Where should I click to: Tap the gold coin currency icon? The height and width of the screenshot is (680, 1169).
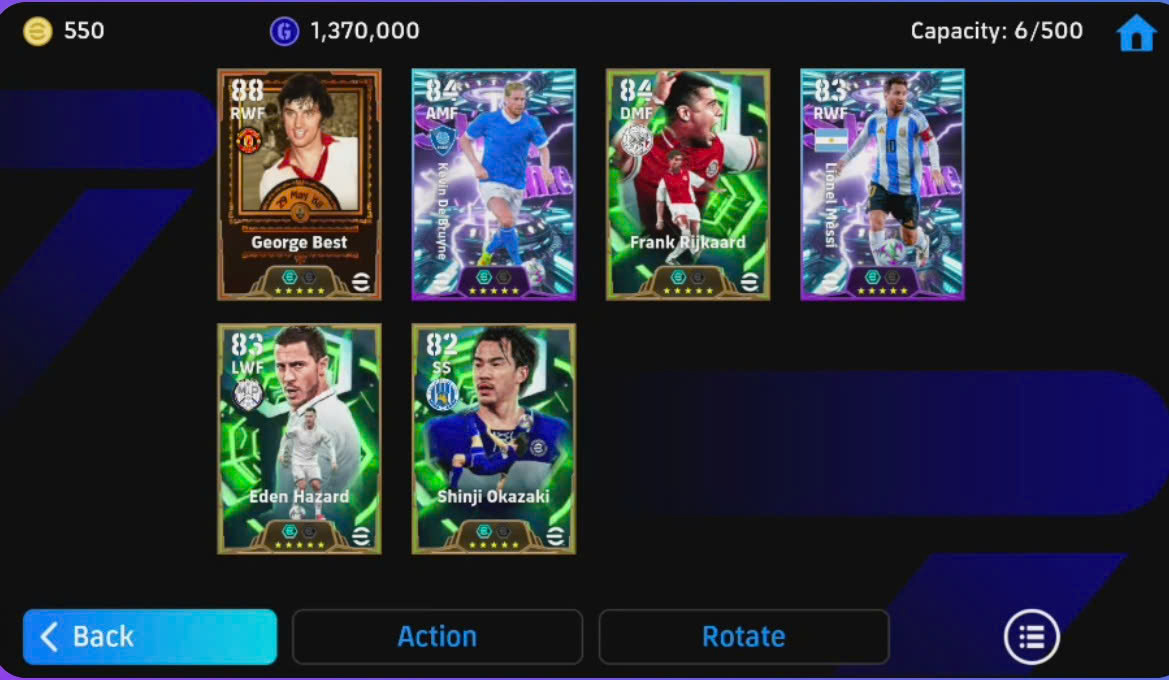coord(38,31)
